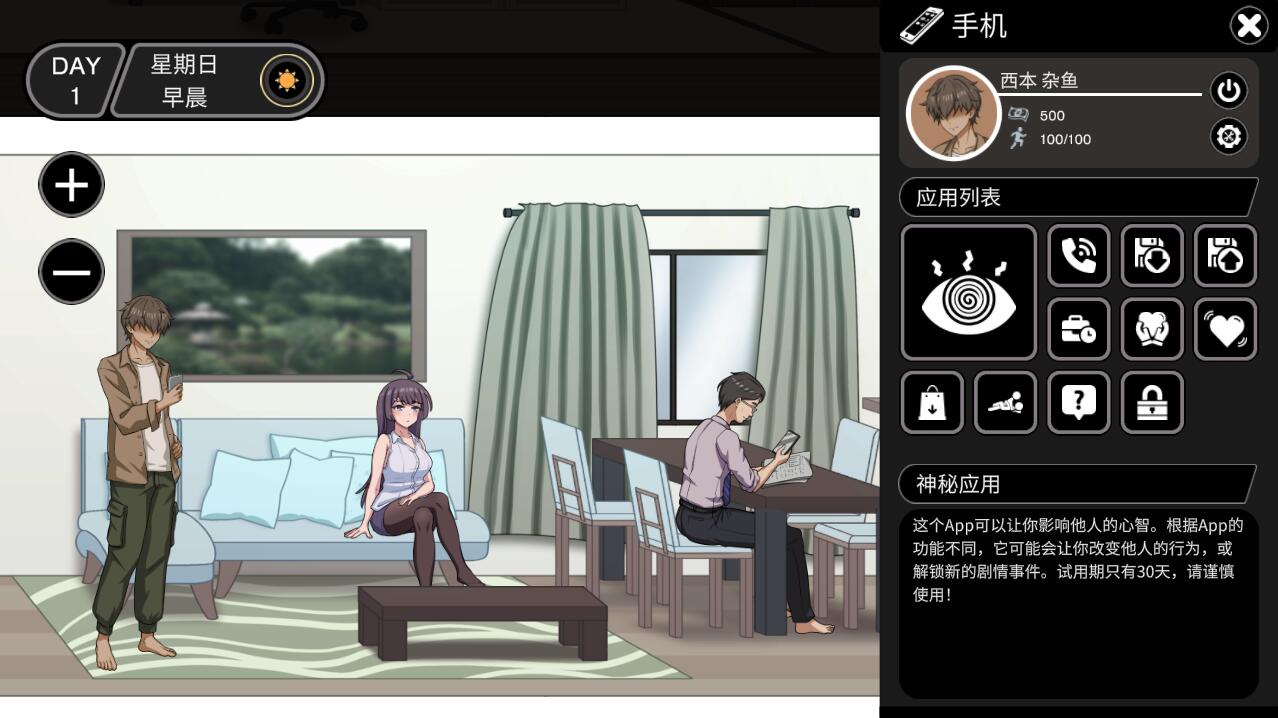Select the floppy disk with down arrow
The image size is (1278, 718).
pyautogui.click(x=1152, y=256)
